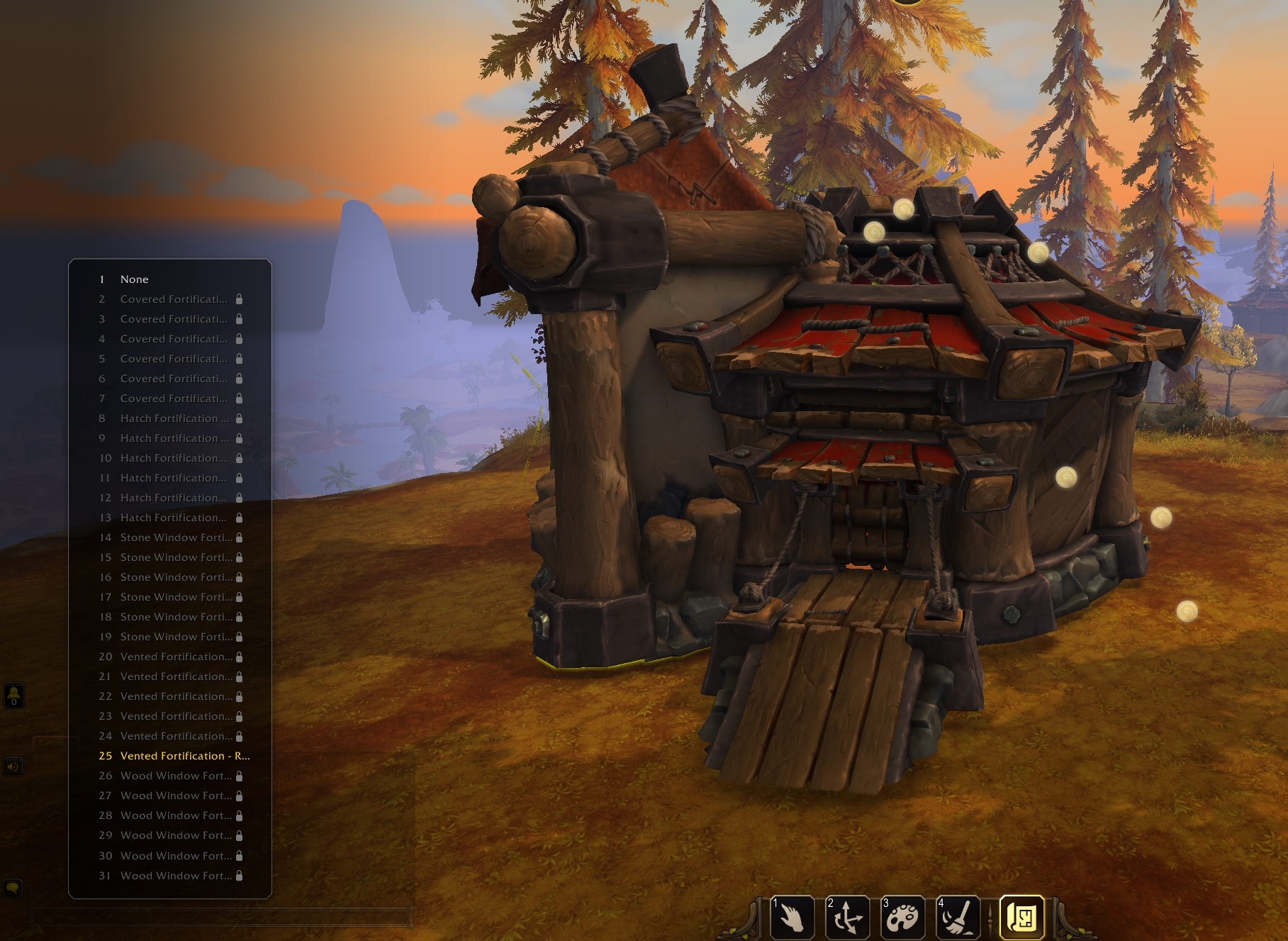
Task: Activate the hand tool in the toolbar
Action: [x=792, y=917]
